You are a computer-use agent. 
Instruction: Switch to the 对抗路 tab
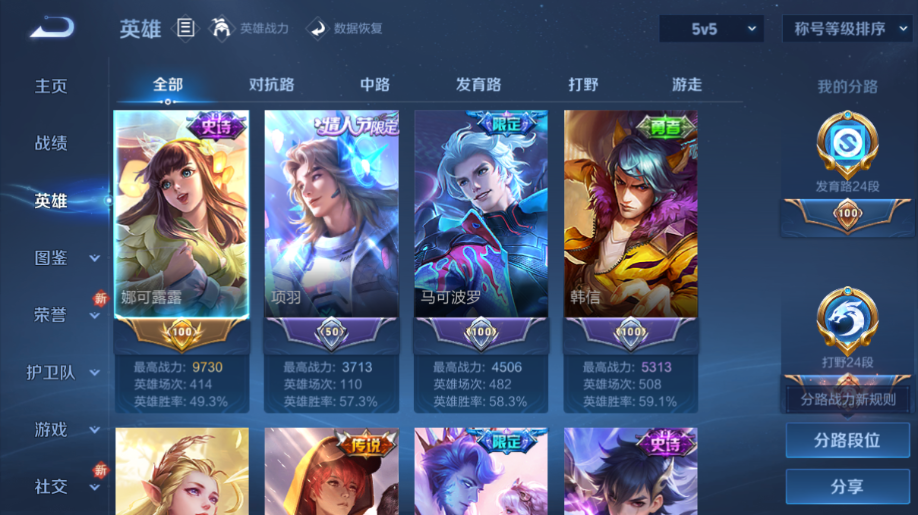coord(271,85)
